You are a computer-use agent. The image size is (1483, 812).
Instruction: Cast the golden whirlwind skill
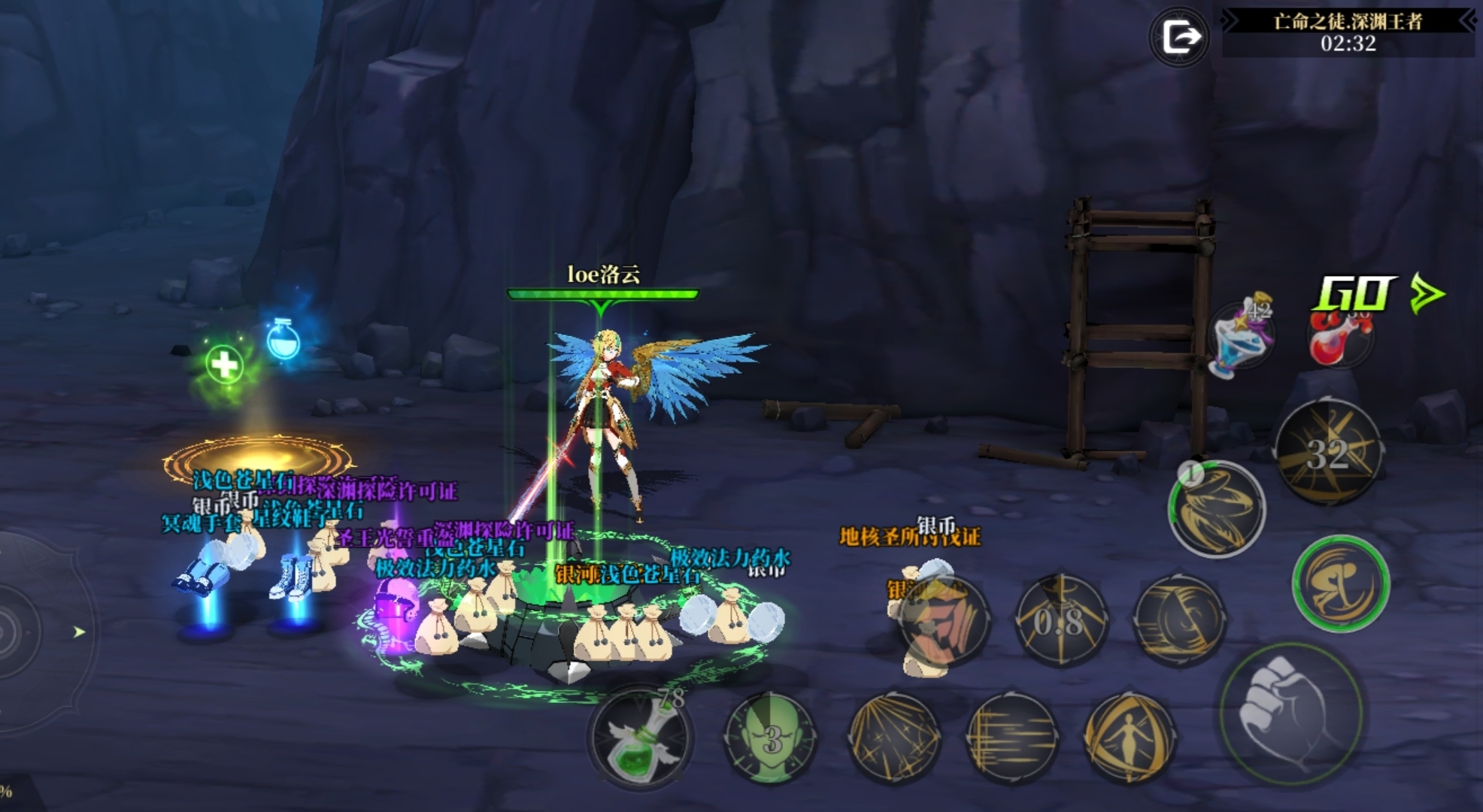[1216, 509]
